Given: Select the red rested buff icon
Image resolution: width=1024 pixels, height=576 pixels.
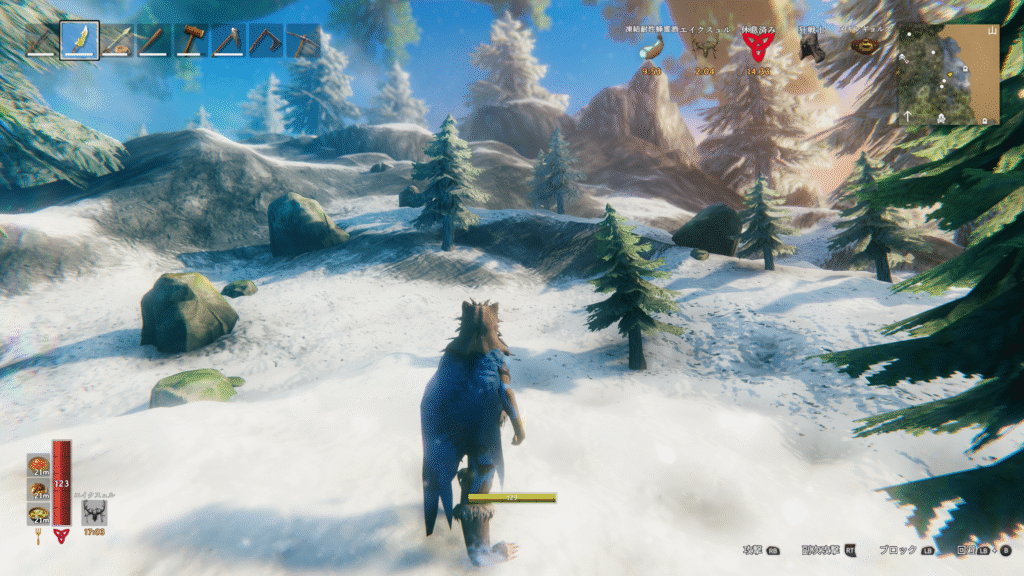Looking at the screenshot, I should click(757, 47).
